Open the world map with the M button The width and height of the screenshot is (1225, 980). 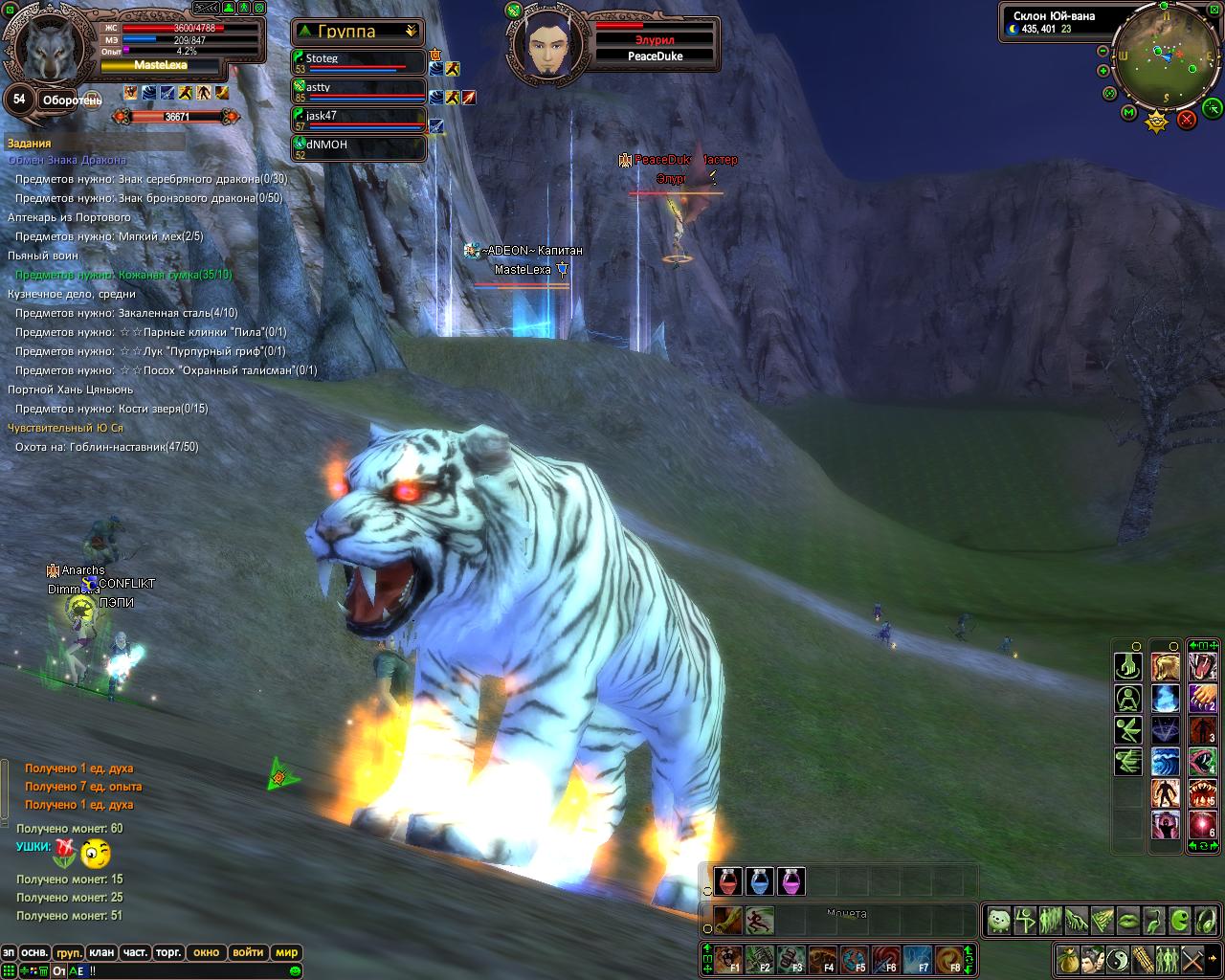[1128, 113]
